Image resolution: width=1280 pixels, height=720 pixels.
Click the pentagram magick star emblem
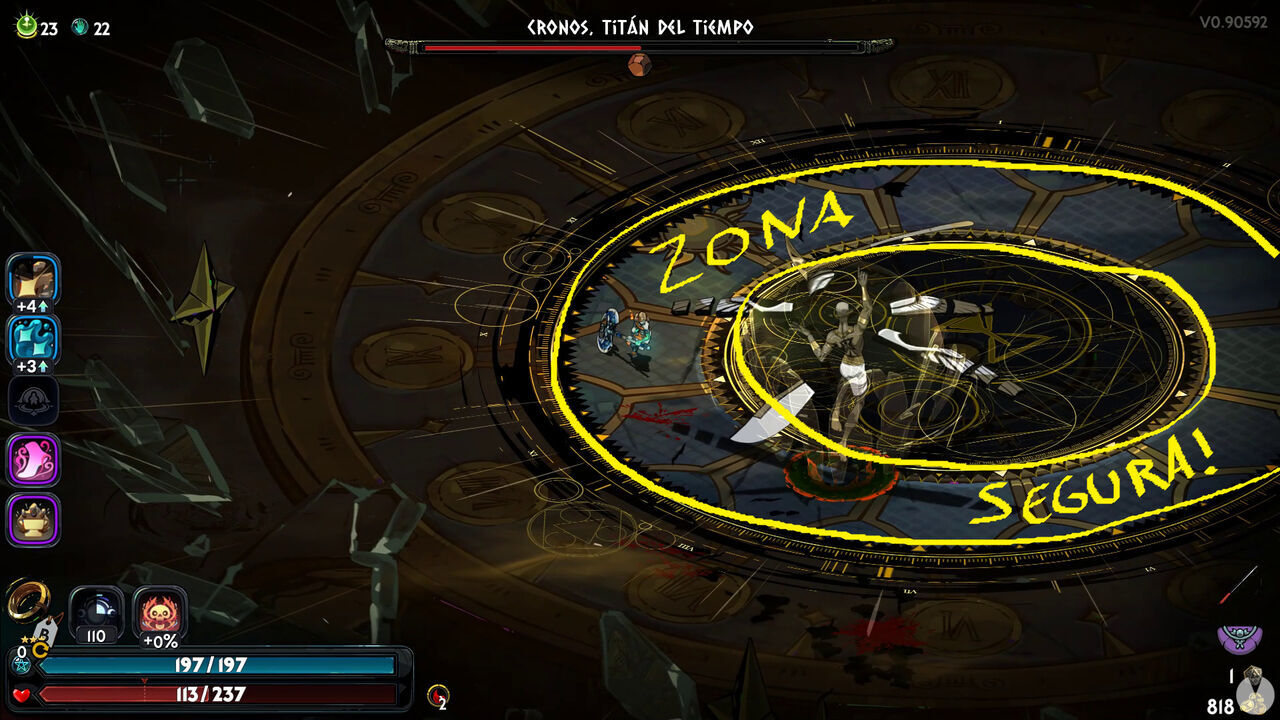21,665
